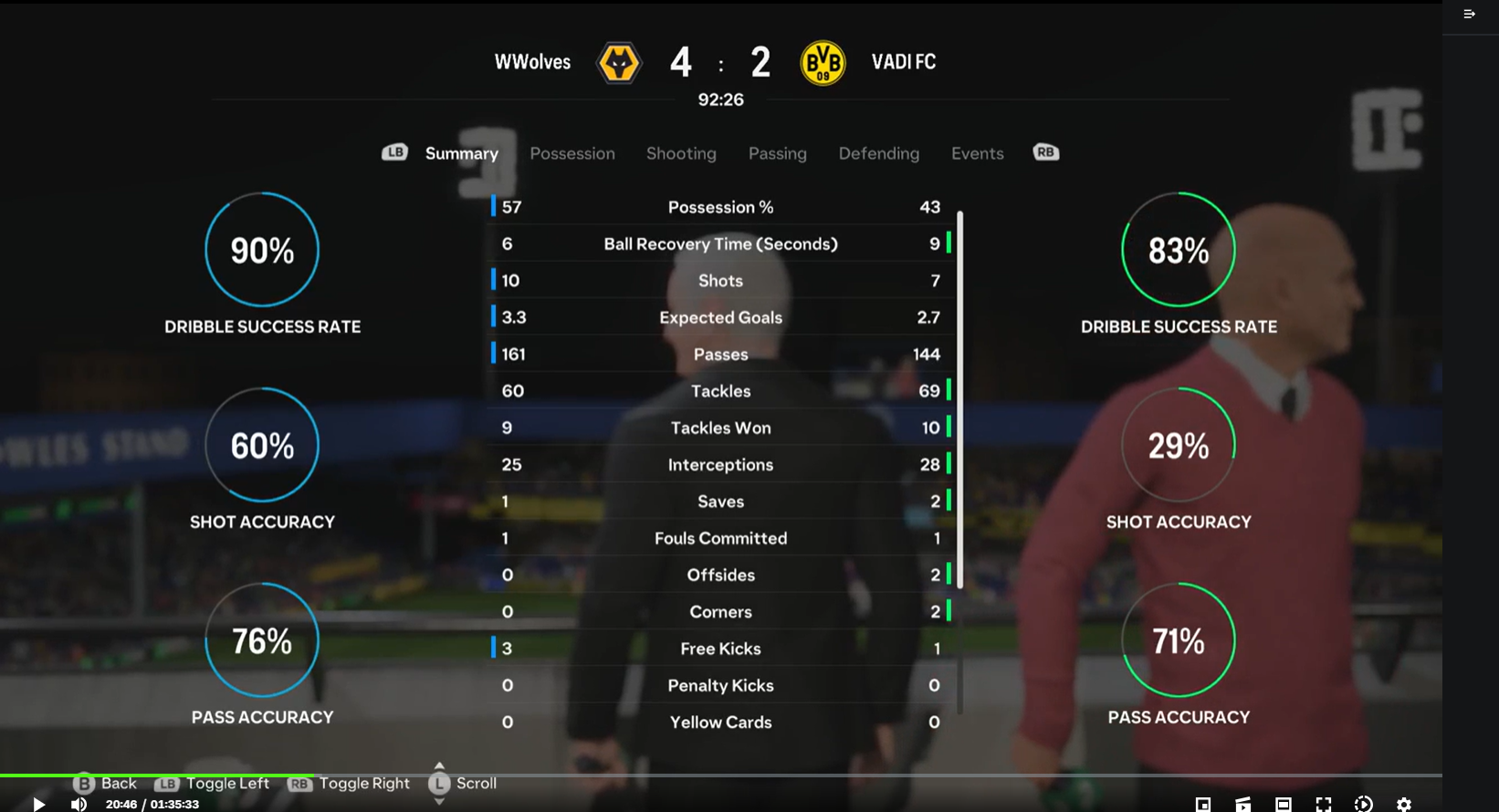Enter fullscreen video mode
Image resolution: width=1499 pixels, height=812 pixels.
[1323, 804]
